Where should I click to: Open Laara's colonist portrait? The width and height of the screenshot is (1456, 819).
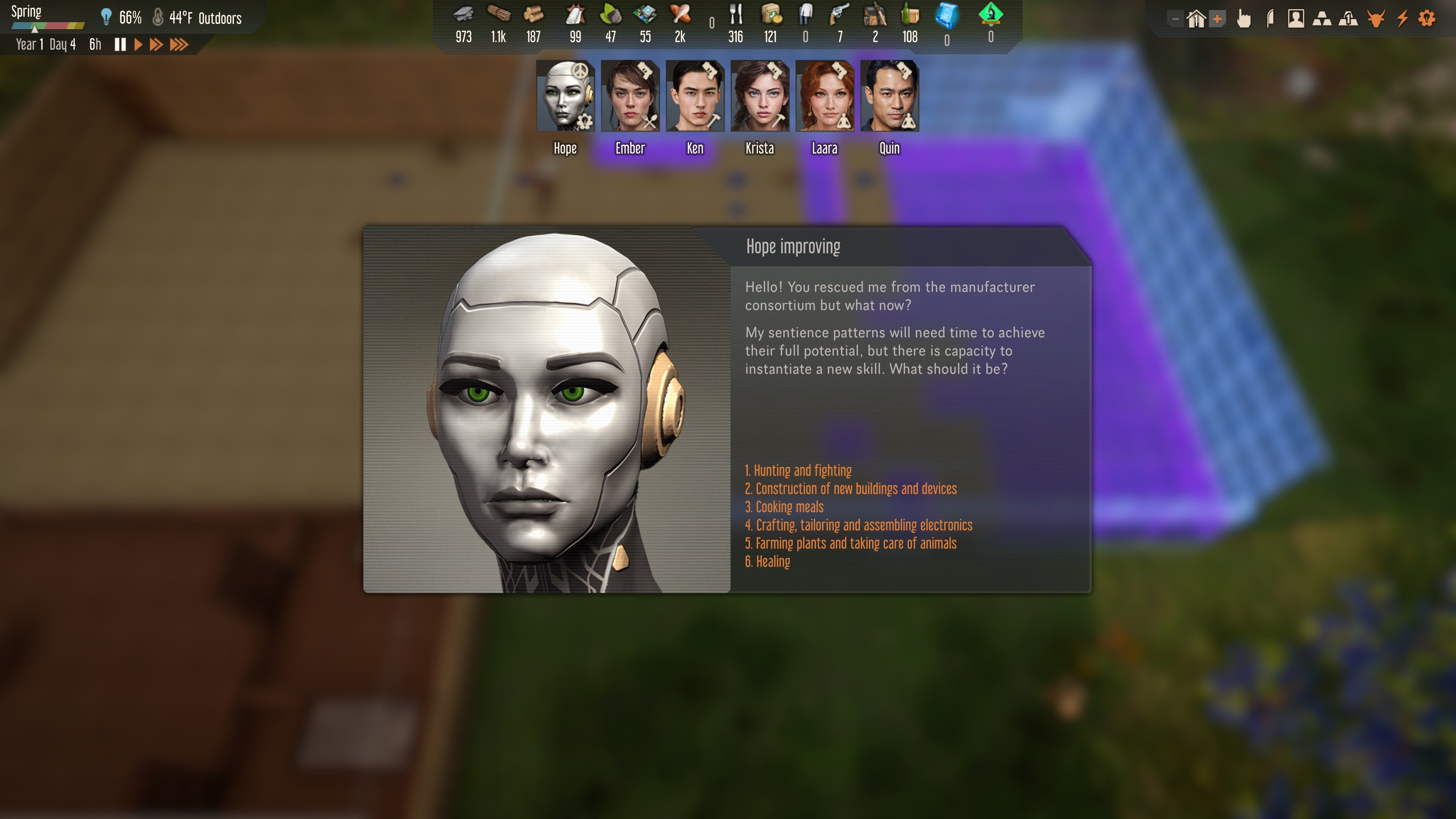point(825,96)
